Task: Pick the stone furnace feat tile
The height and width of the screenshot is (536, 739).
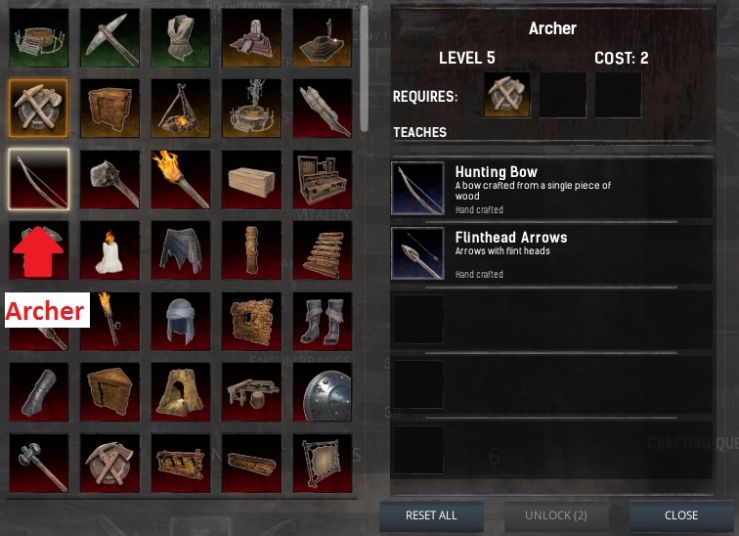Action: pos(181,392)
